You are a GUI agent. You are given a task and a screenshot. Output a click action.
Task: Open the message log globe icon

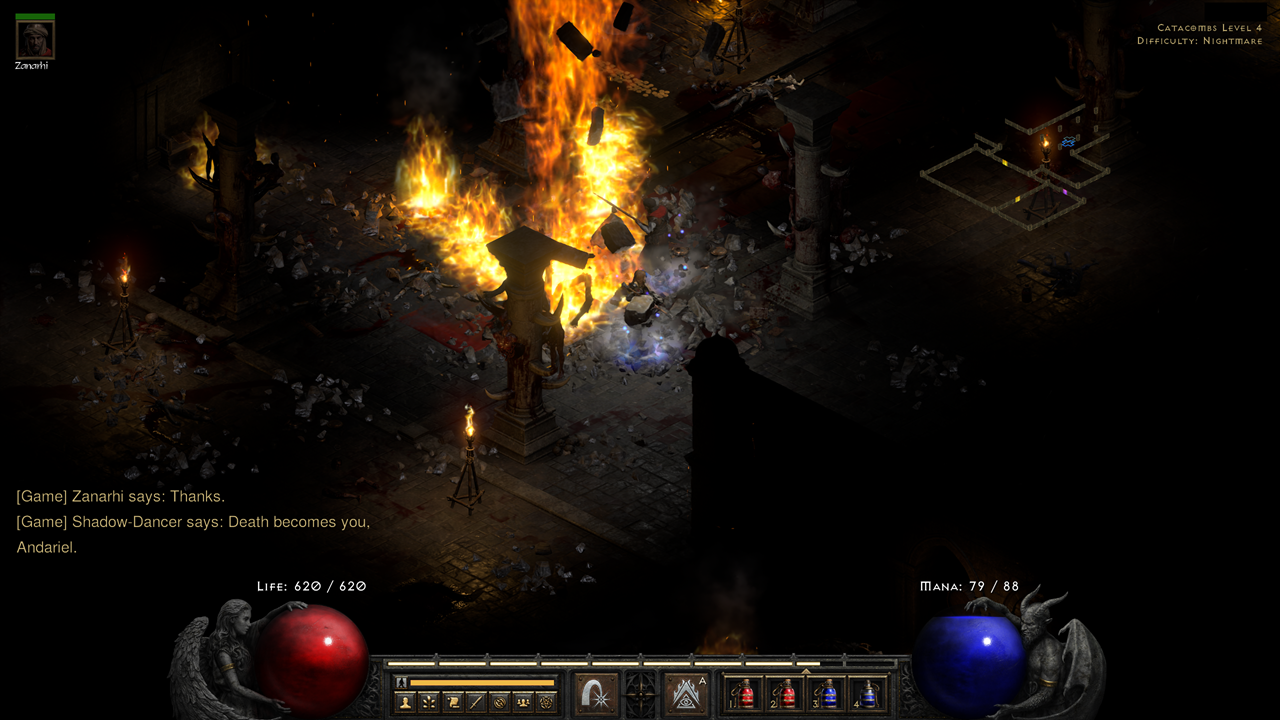499,703
